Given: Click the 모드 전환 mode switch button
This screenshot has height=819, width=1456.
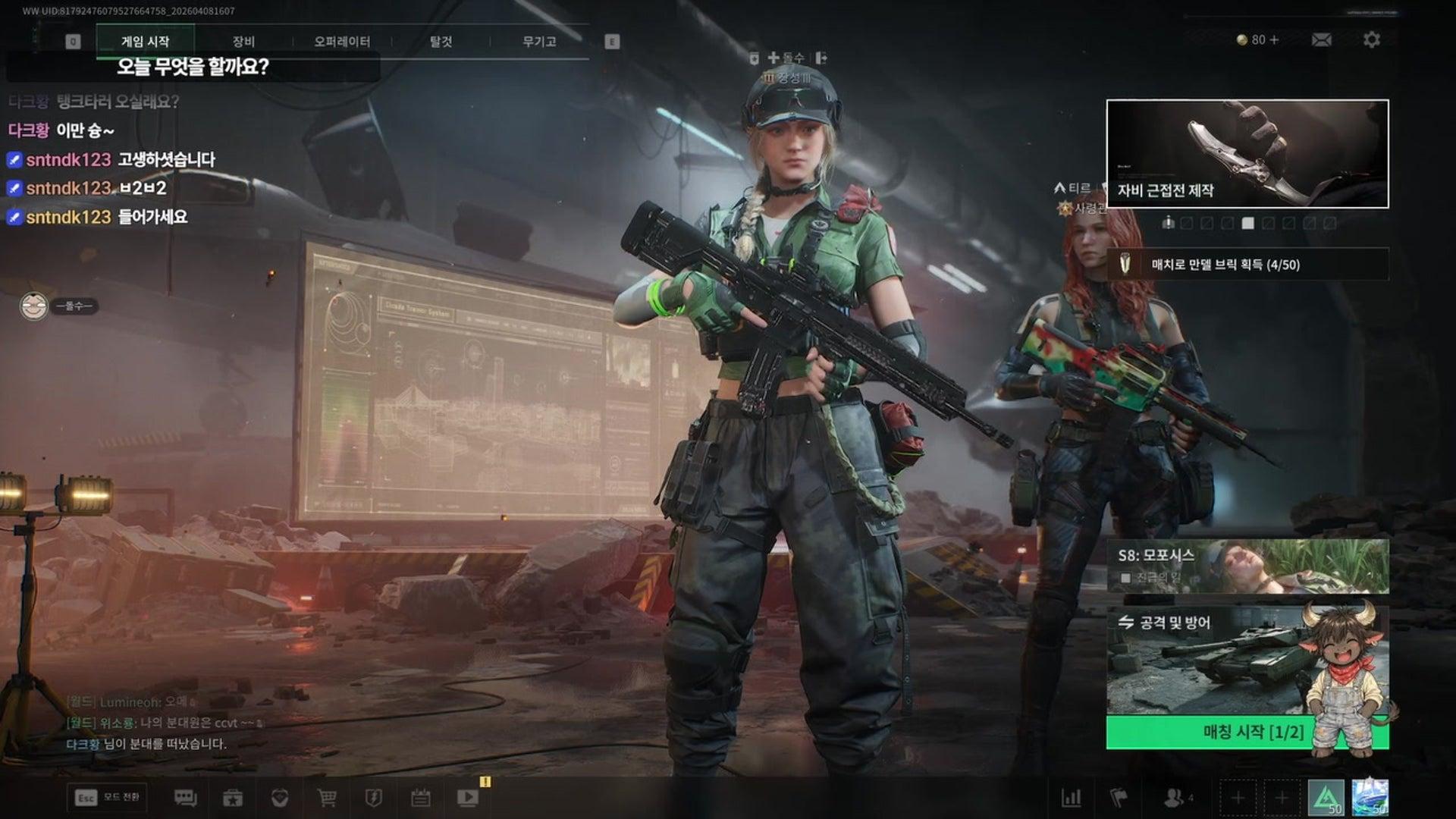Looking at the screenshot, I should pyautogui.click(x=107, y=797).
